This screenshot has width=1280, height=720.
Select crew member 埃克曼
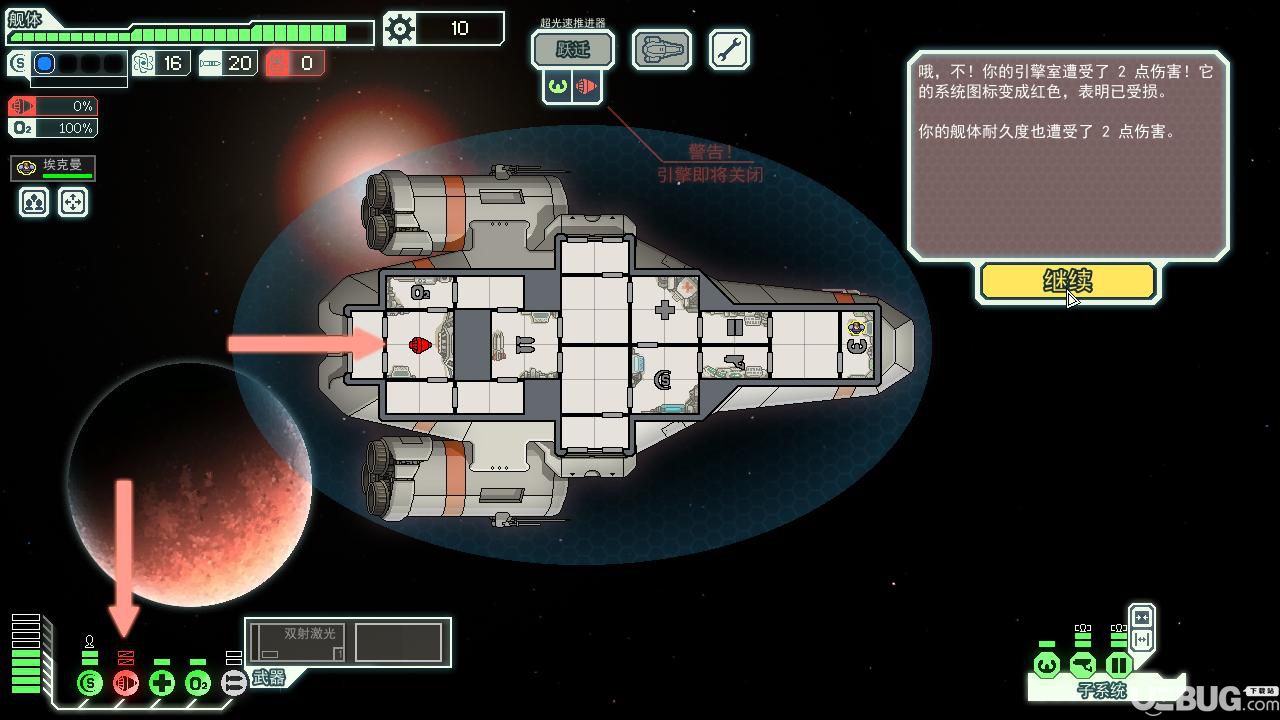(53, 167)
